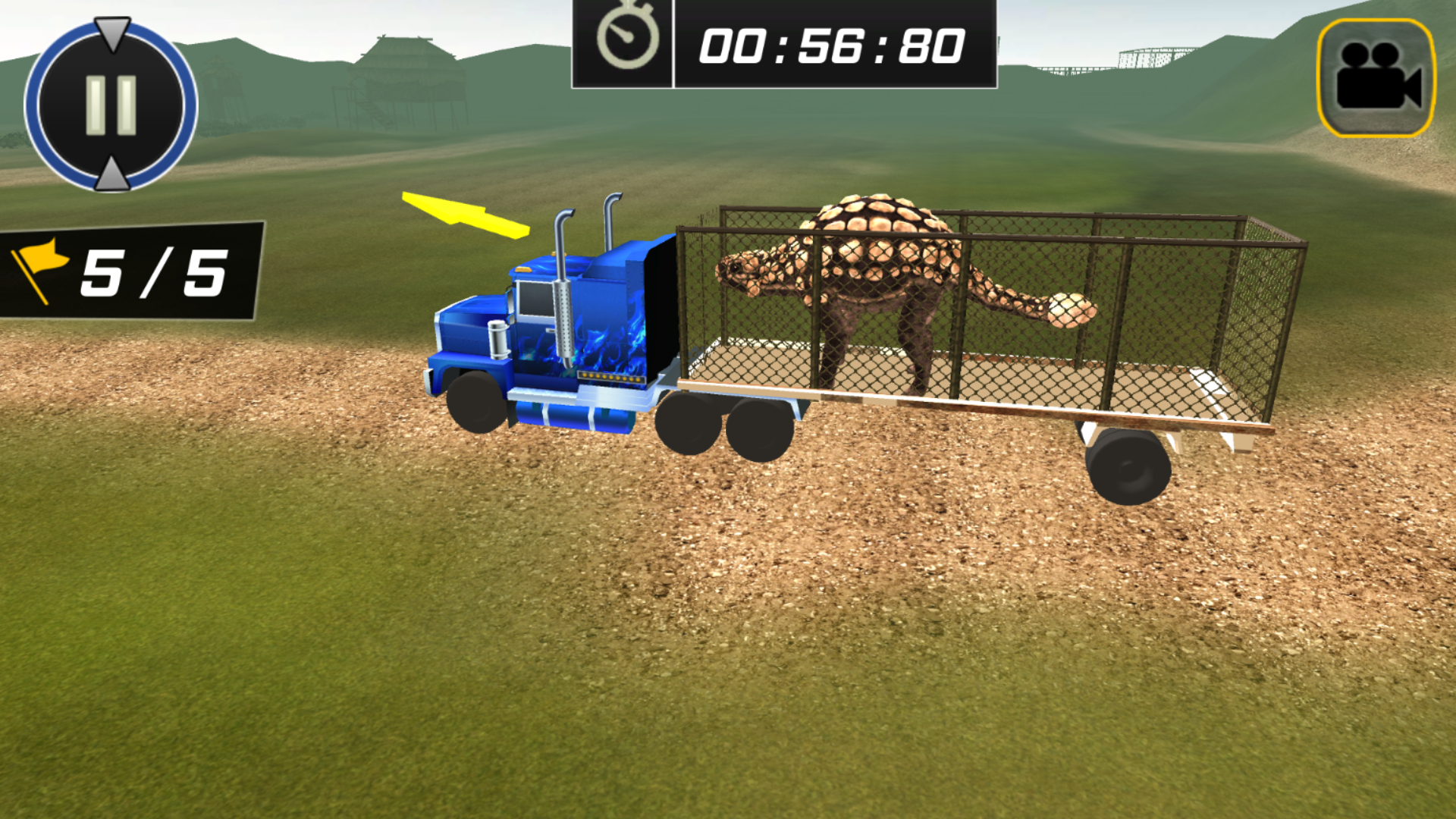Click the rear trailer wheel
Viewport: 1456px width, 819px height.
point(1128,466)
